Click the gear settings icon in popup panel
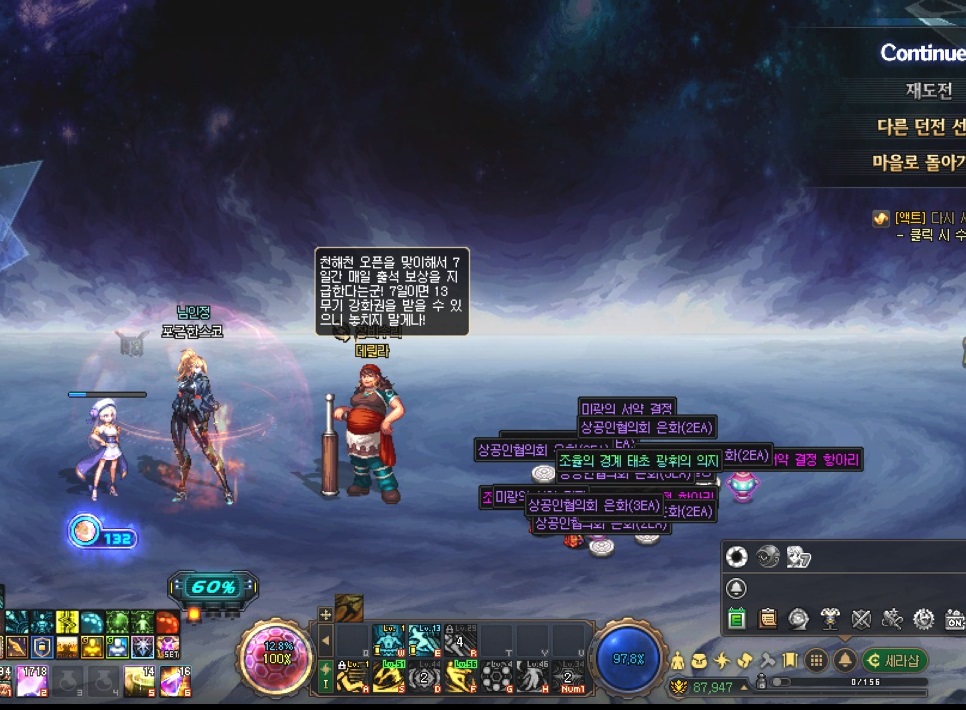Screen dimensions: 966x710 point(923,619)
